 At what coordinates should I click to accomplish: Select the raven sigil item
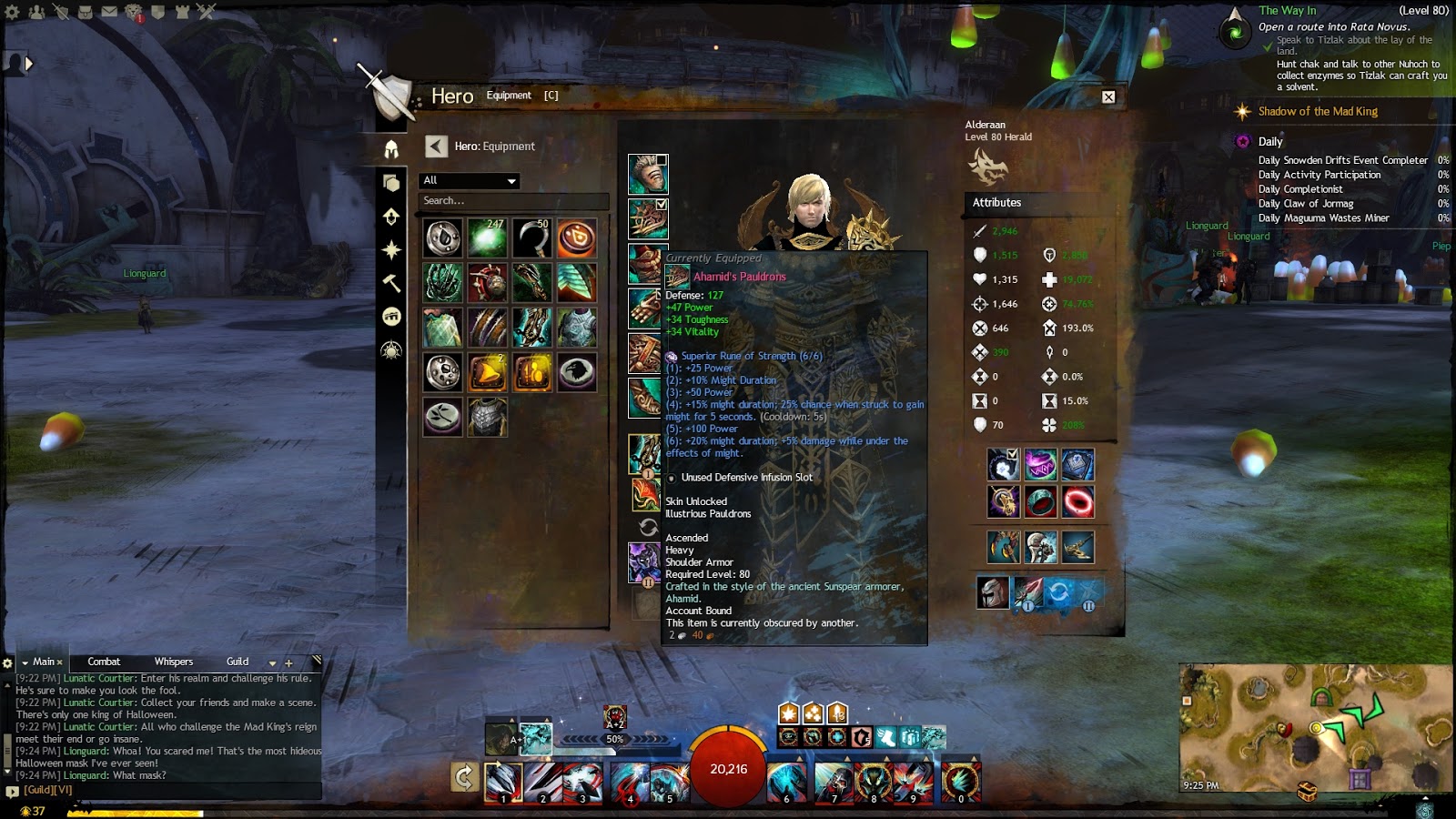(576, 372)
